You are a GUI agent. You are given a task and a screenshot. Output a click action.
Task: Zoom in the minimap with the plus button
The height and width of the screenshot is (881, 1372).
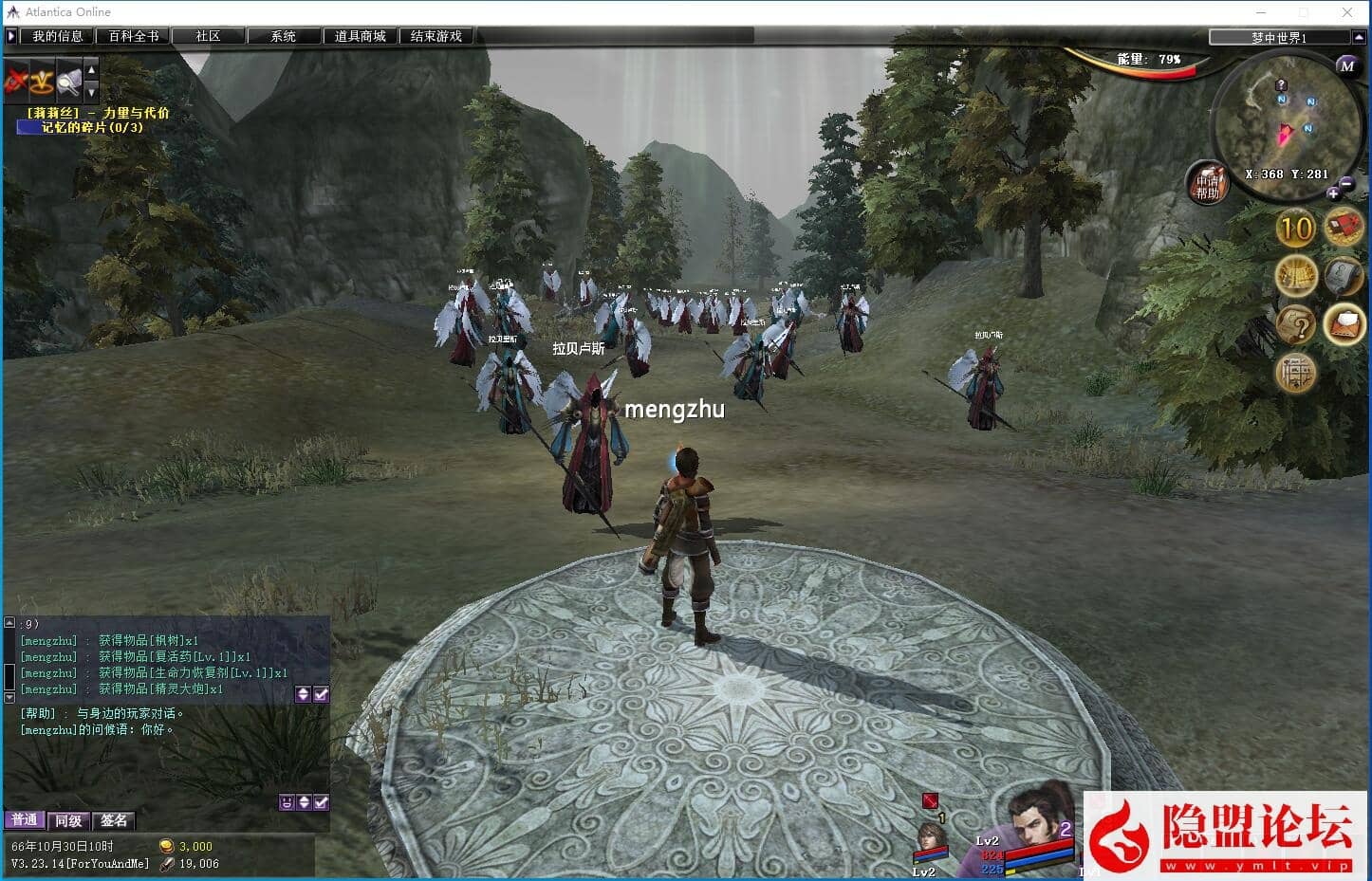click(x=1332, y=193)
